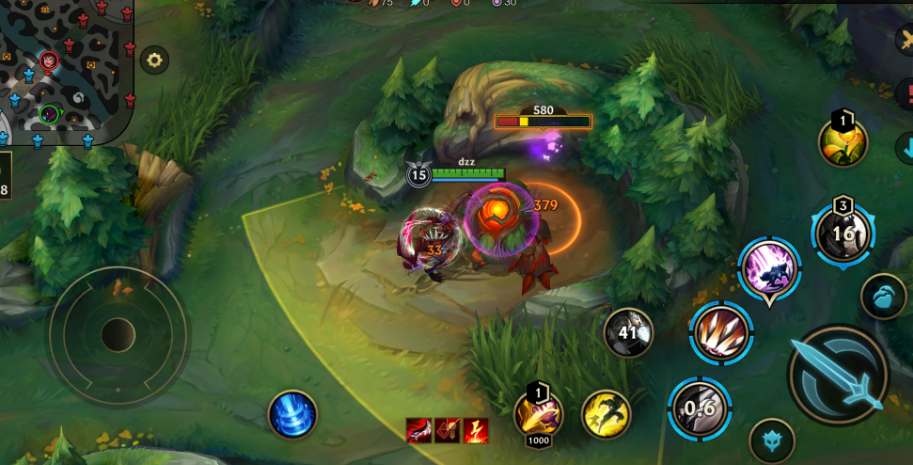The width and height of the screenshot is (913, 465).
Task: Use the yellow running figure spell
Action: [x=606, y=414]
